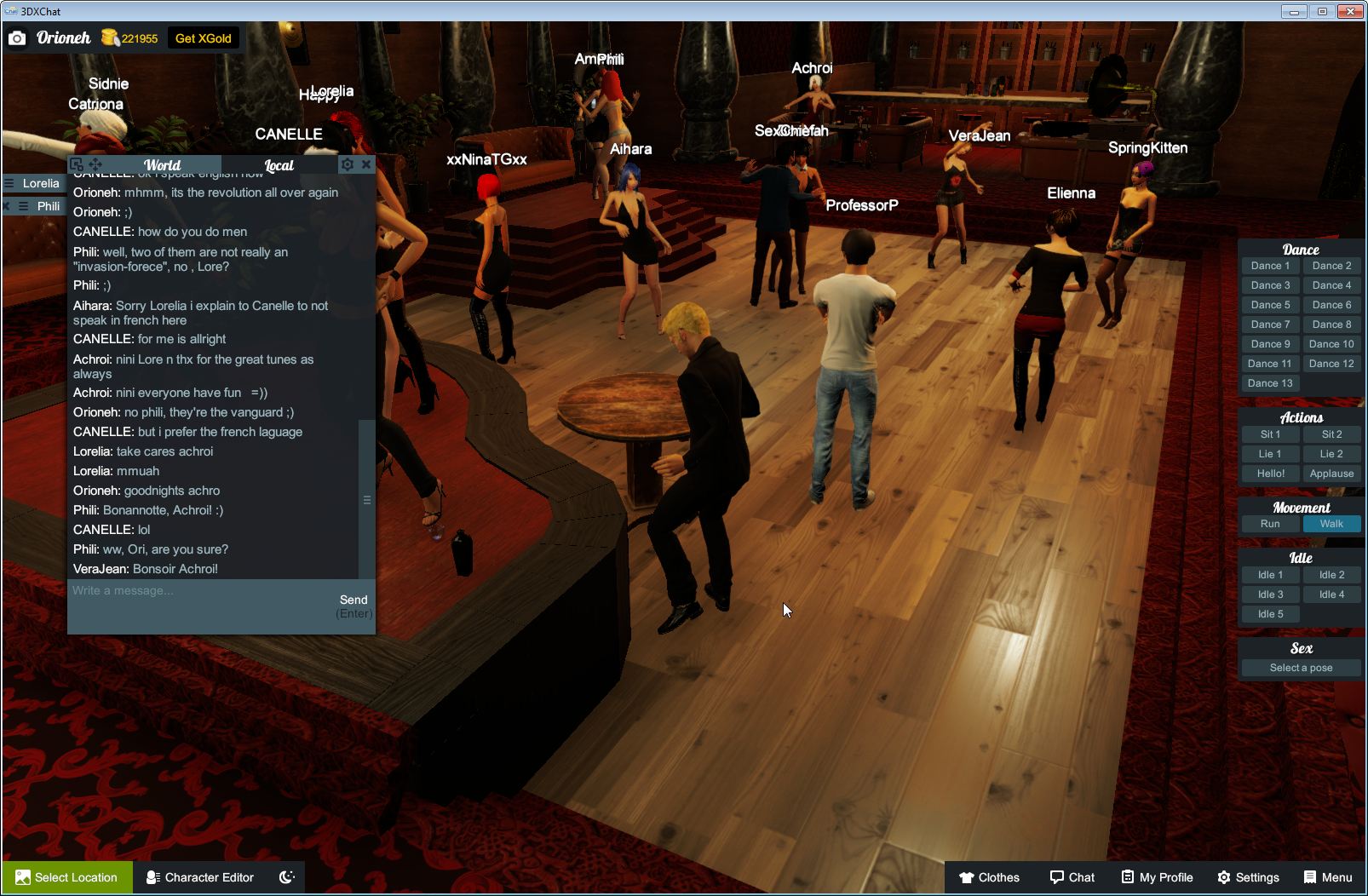Enable Run movement mode
Image resolution: width=1368 pixels, height=896 pixels.
pos(1270,524)
